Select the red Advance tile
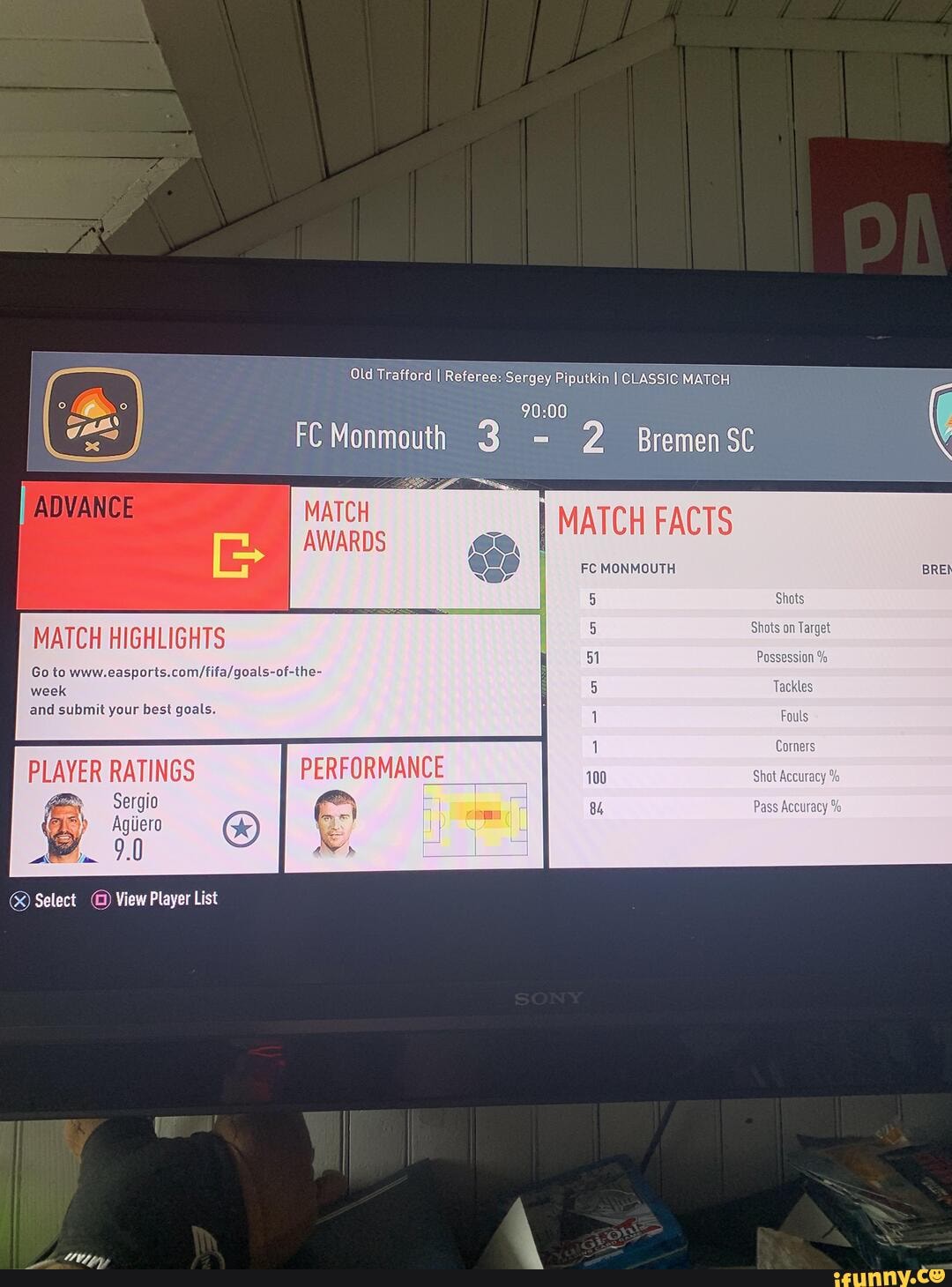Screen dimensions: 952x1287 154,546
